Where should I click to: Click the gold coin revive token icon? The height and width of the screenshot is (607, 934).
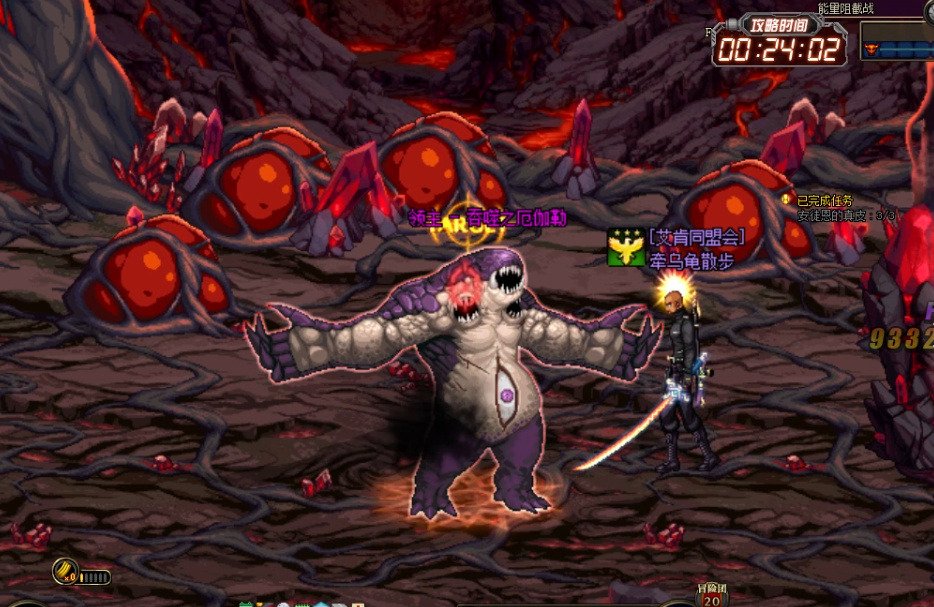point(65,573)
